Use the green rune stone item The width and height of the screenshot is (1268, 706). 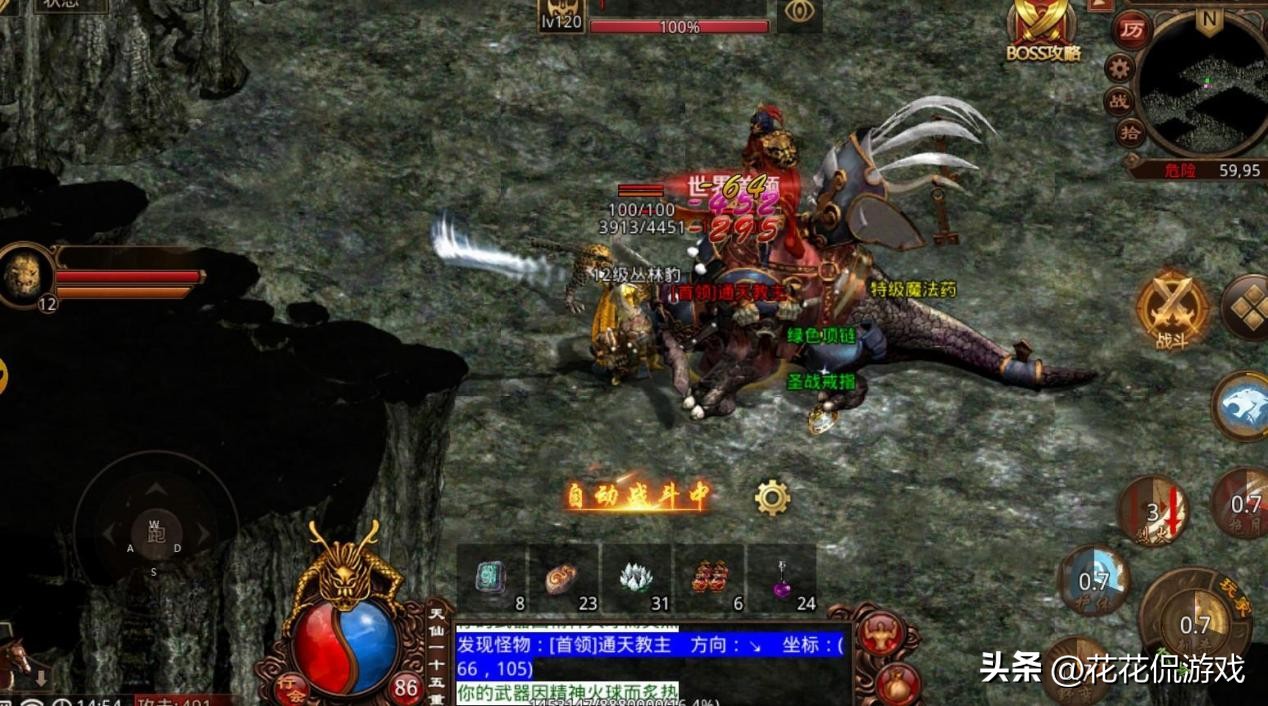point(492,578)
